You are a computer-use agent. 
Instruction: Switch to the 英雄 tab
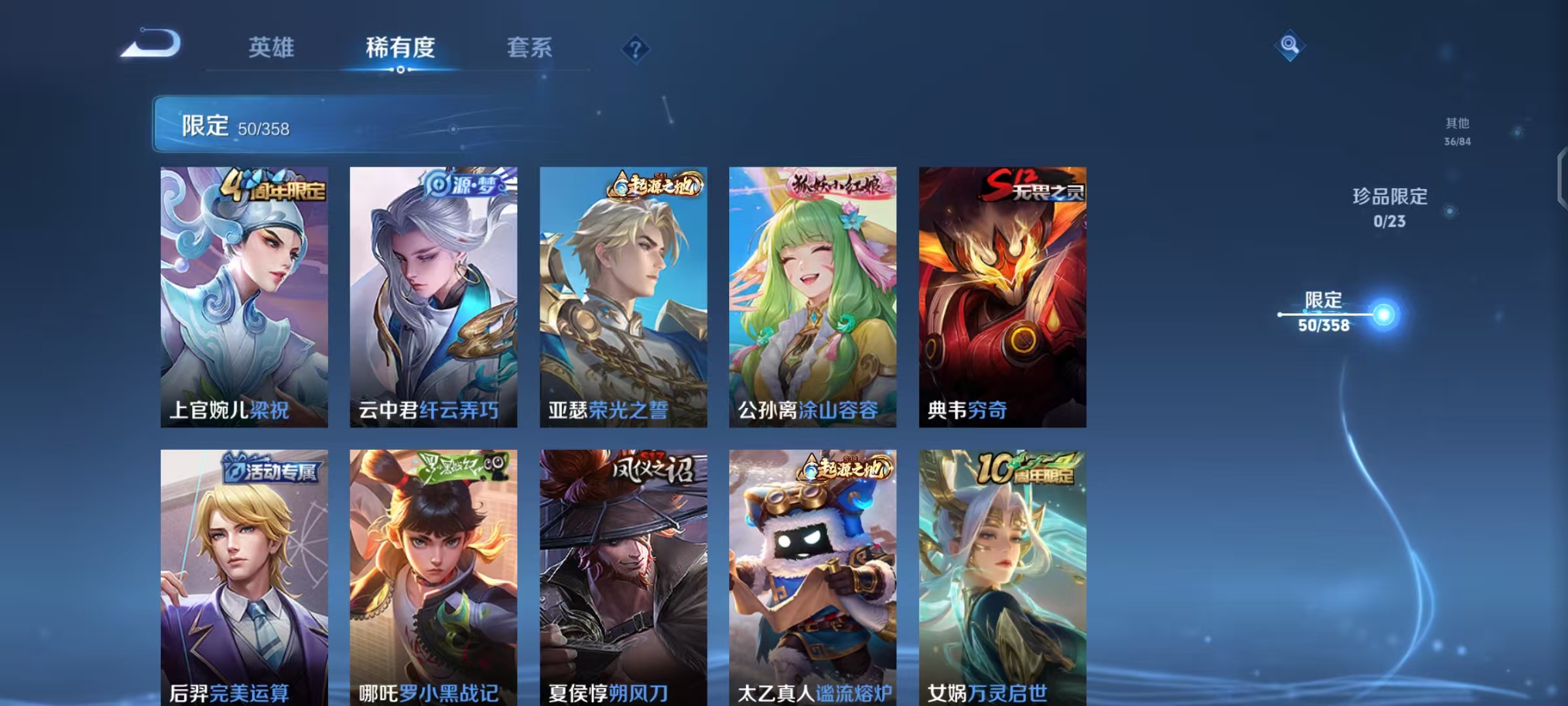[271, 48]
